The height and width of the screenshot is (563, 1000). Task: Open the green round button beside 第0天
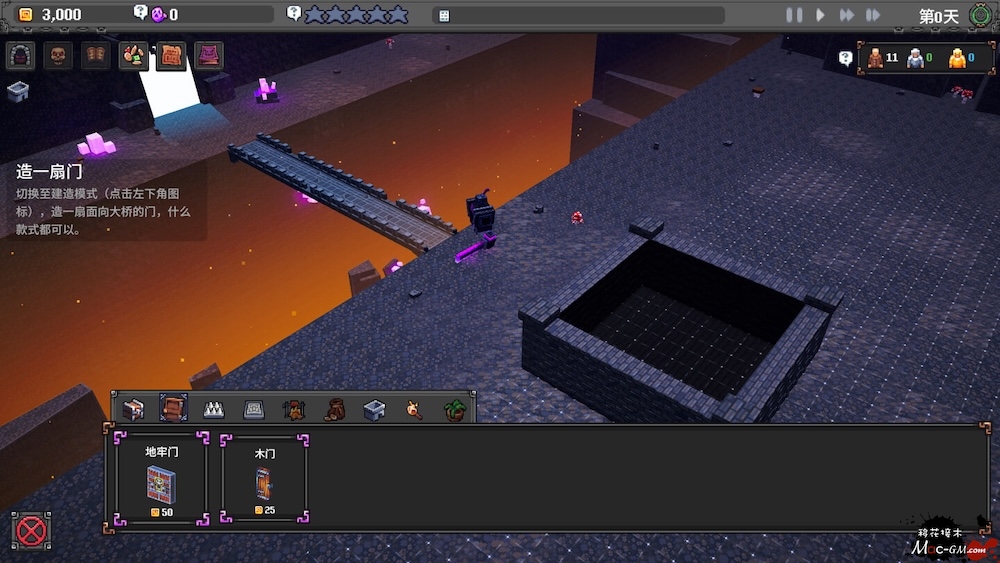980,15
